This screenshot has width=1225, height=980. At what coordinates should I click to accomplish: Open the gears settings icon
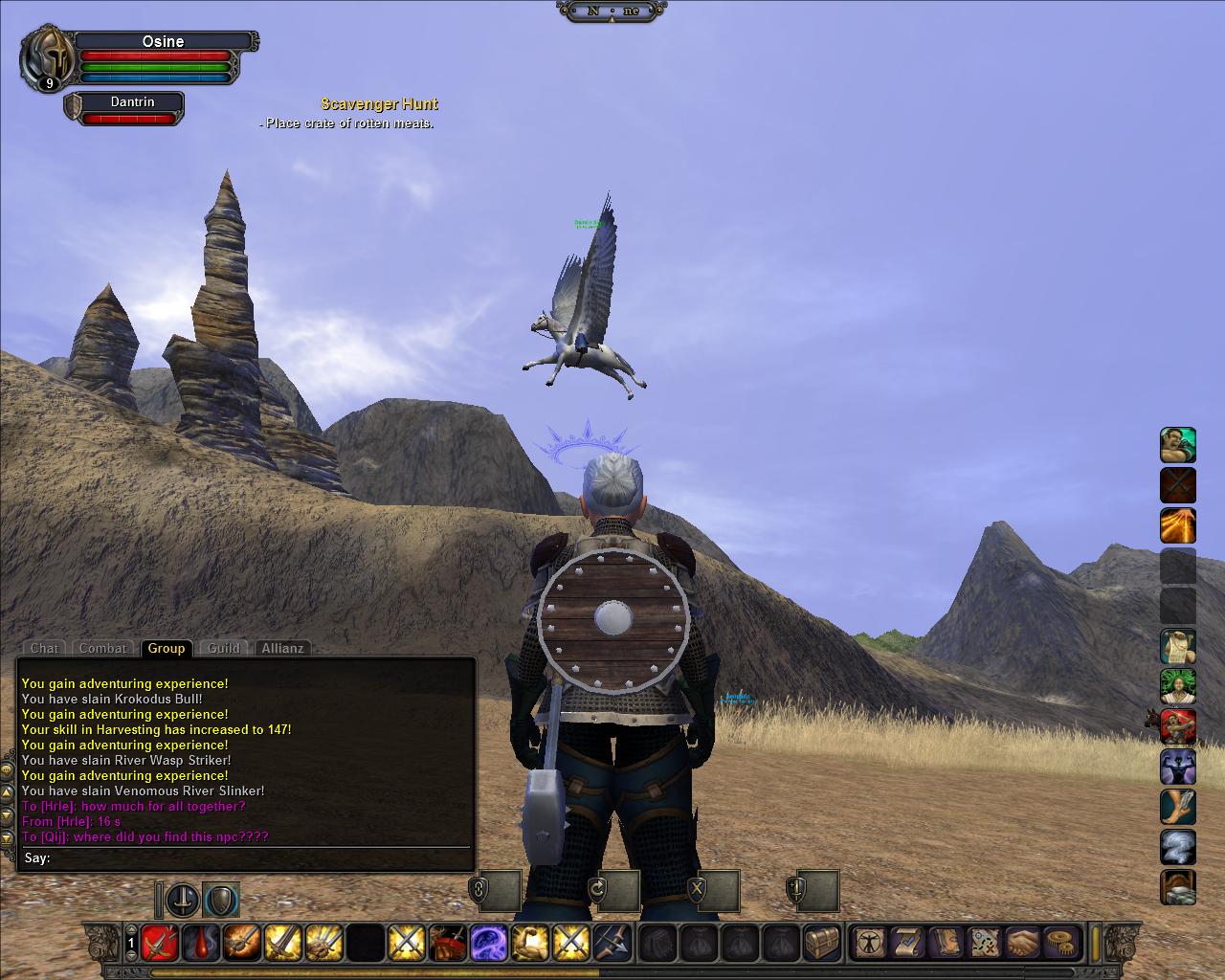[1058, 943]
